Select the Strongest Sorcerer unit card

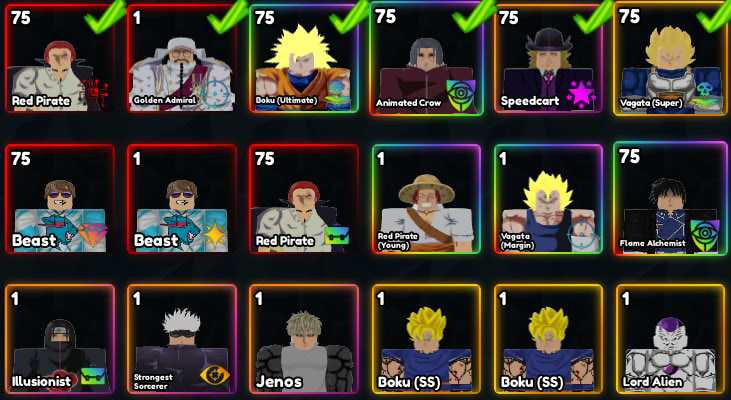point(182,338)
